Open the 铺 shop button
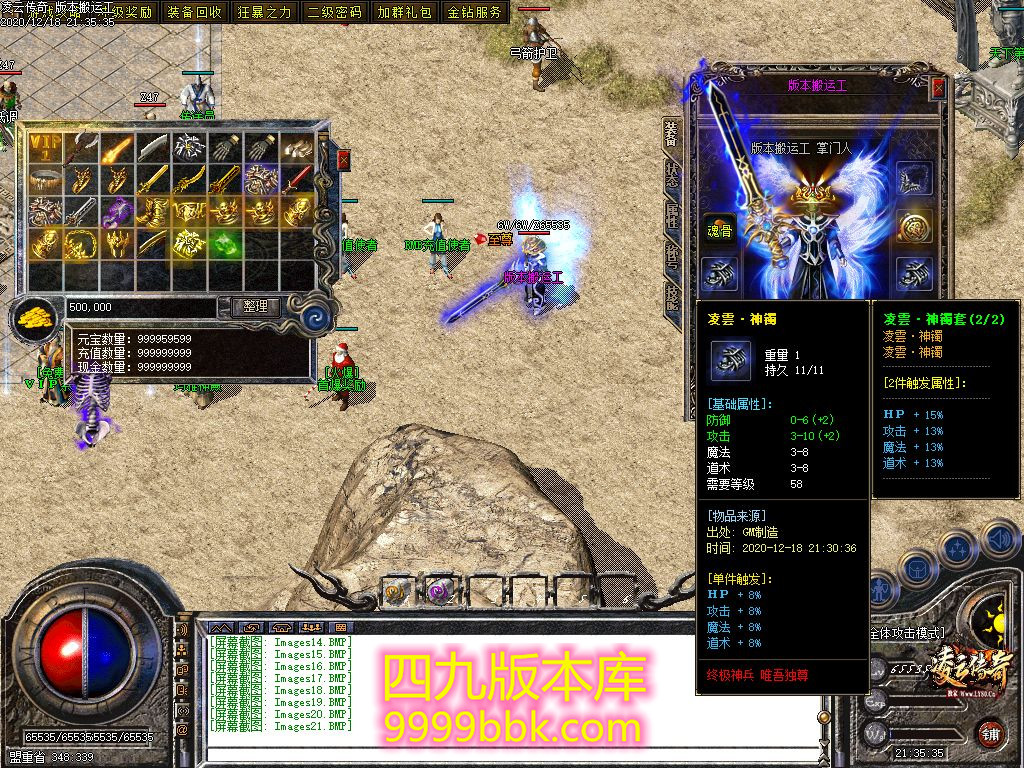Viewport: 1024px width, 768px height. (x=989, y=732)
